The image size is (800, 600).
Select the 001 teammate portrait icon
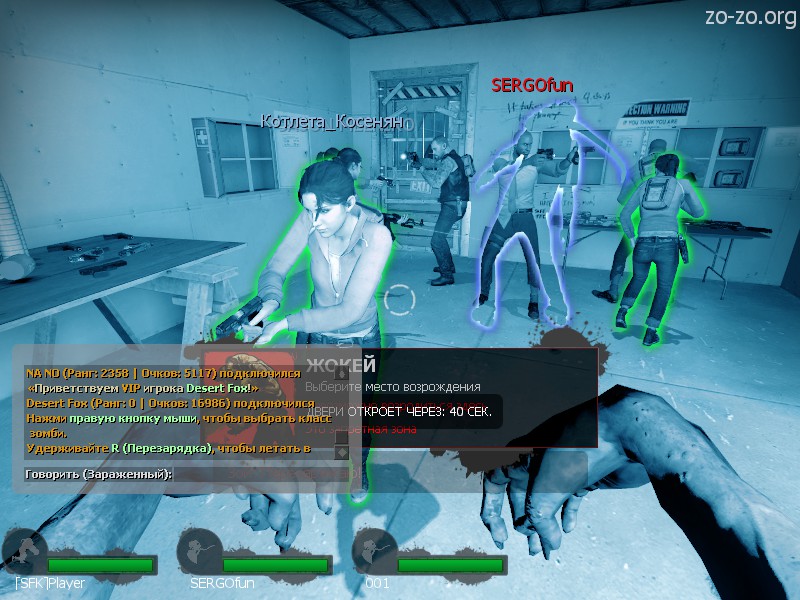(375, 553)
